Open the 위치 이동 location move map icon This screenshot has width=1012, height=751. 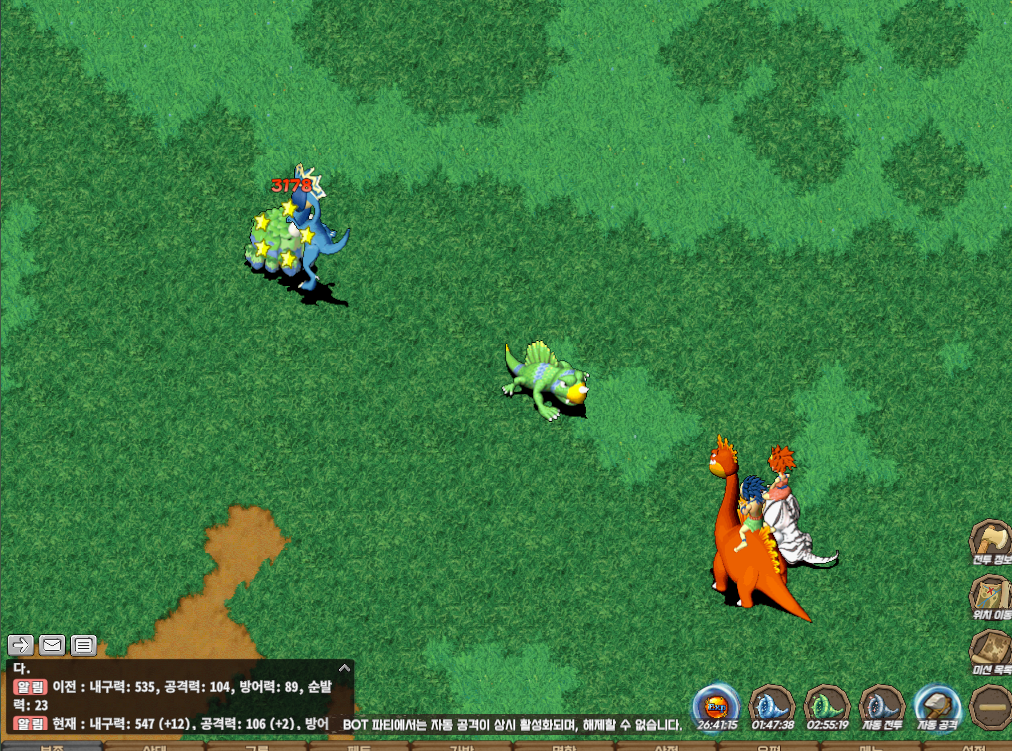(991, 594)
